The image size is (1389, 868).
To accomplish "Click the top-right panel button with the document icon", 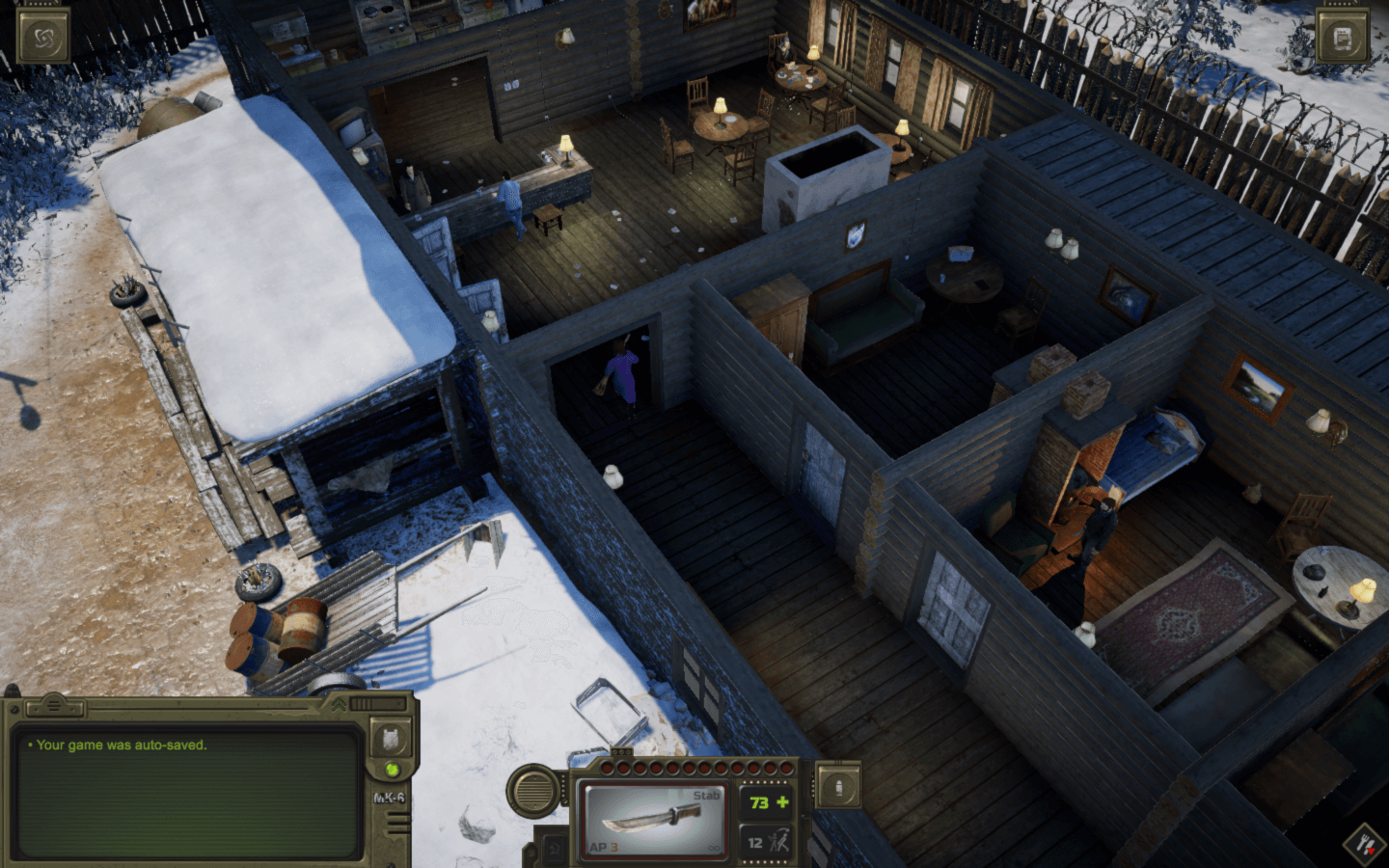I will pos(1342,39).
